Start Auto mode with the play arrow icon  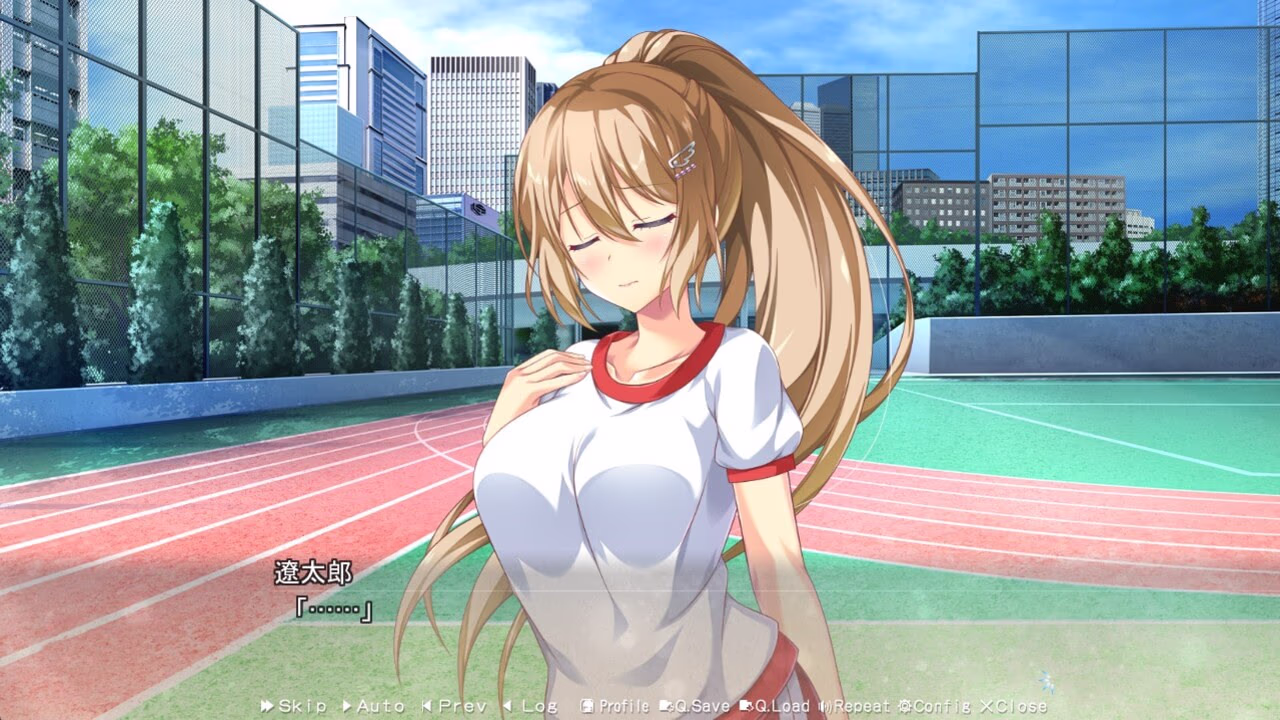point(347,705)
